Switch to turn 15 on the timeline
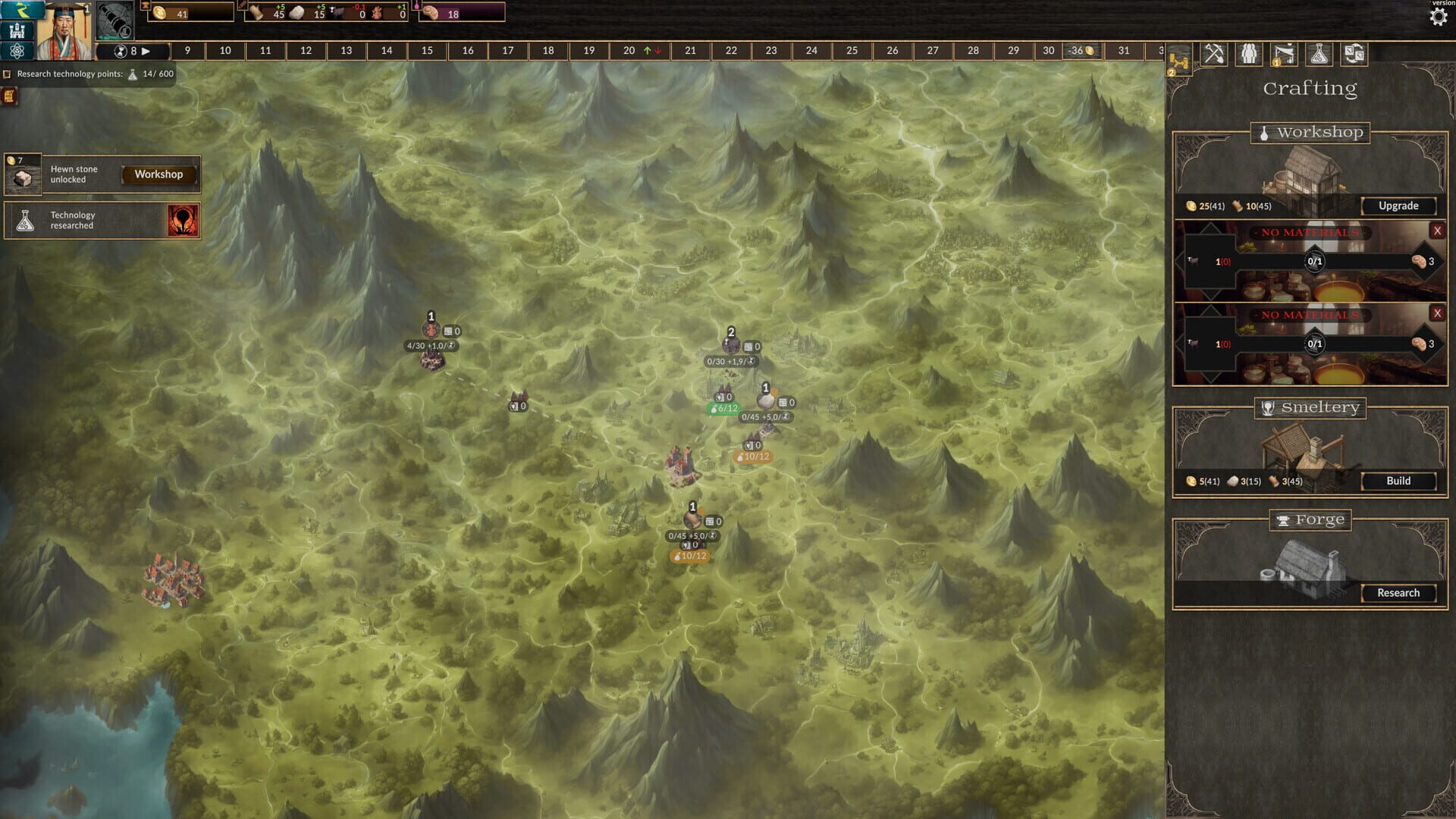Screen dimensions: 1456x819 (427, 51)
